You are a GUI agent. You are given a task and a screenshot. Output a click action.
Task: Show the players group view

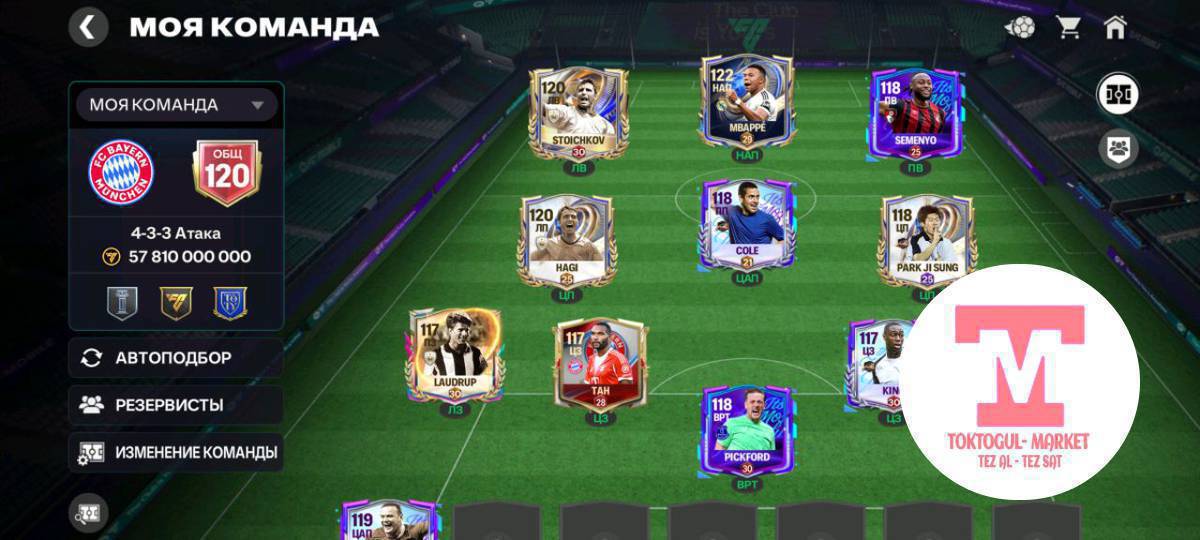click(1118, 150)
